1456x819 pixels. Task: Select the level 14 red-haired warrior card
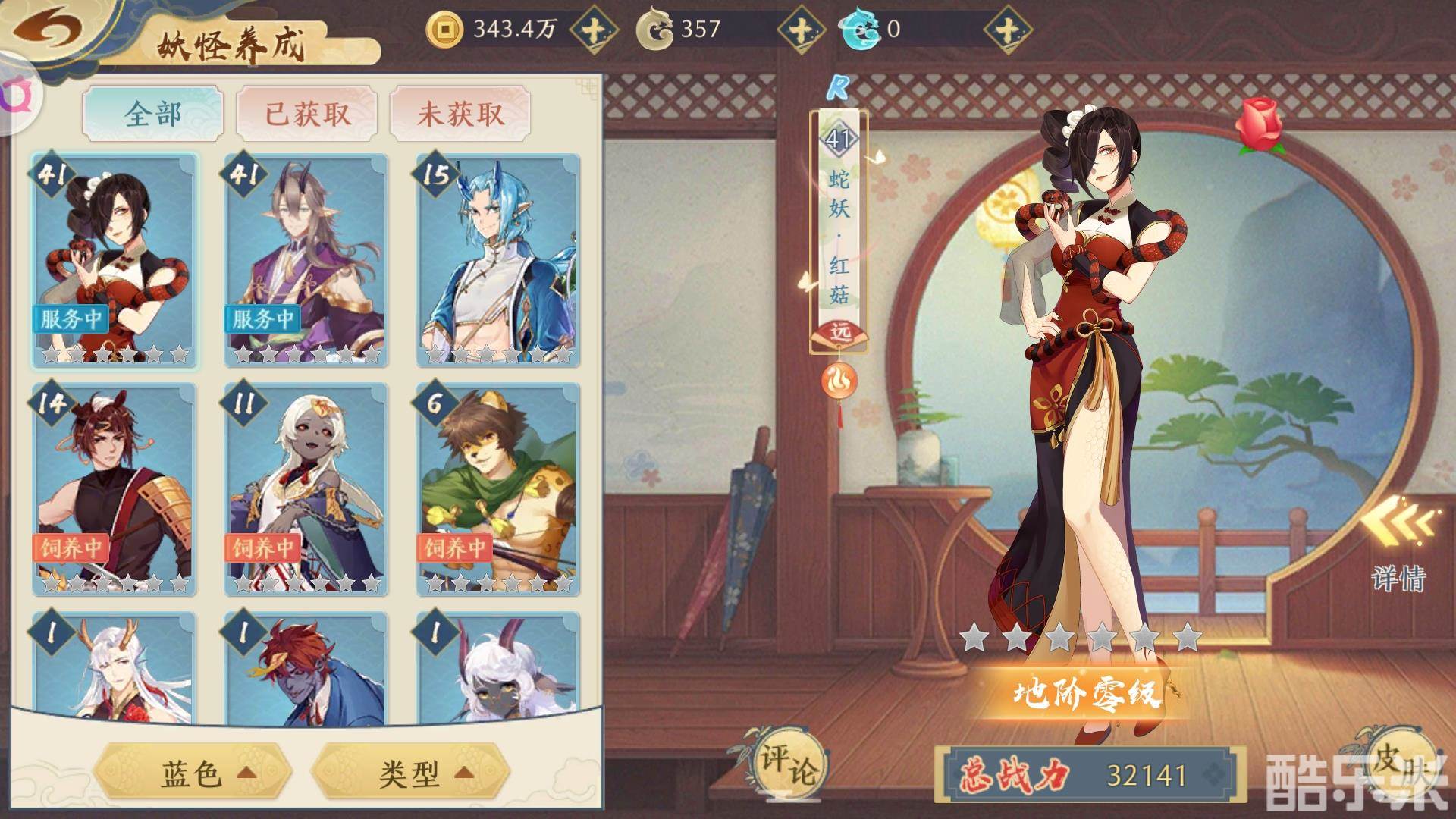[x=115, y=489]
